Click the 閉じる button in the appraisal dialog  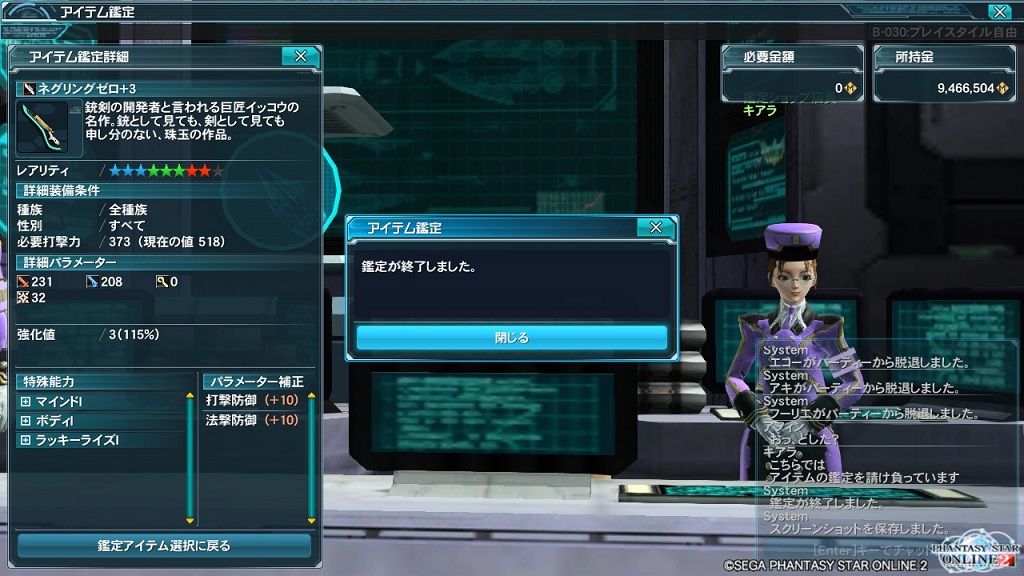[x=511, y=337]
